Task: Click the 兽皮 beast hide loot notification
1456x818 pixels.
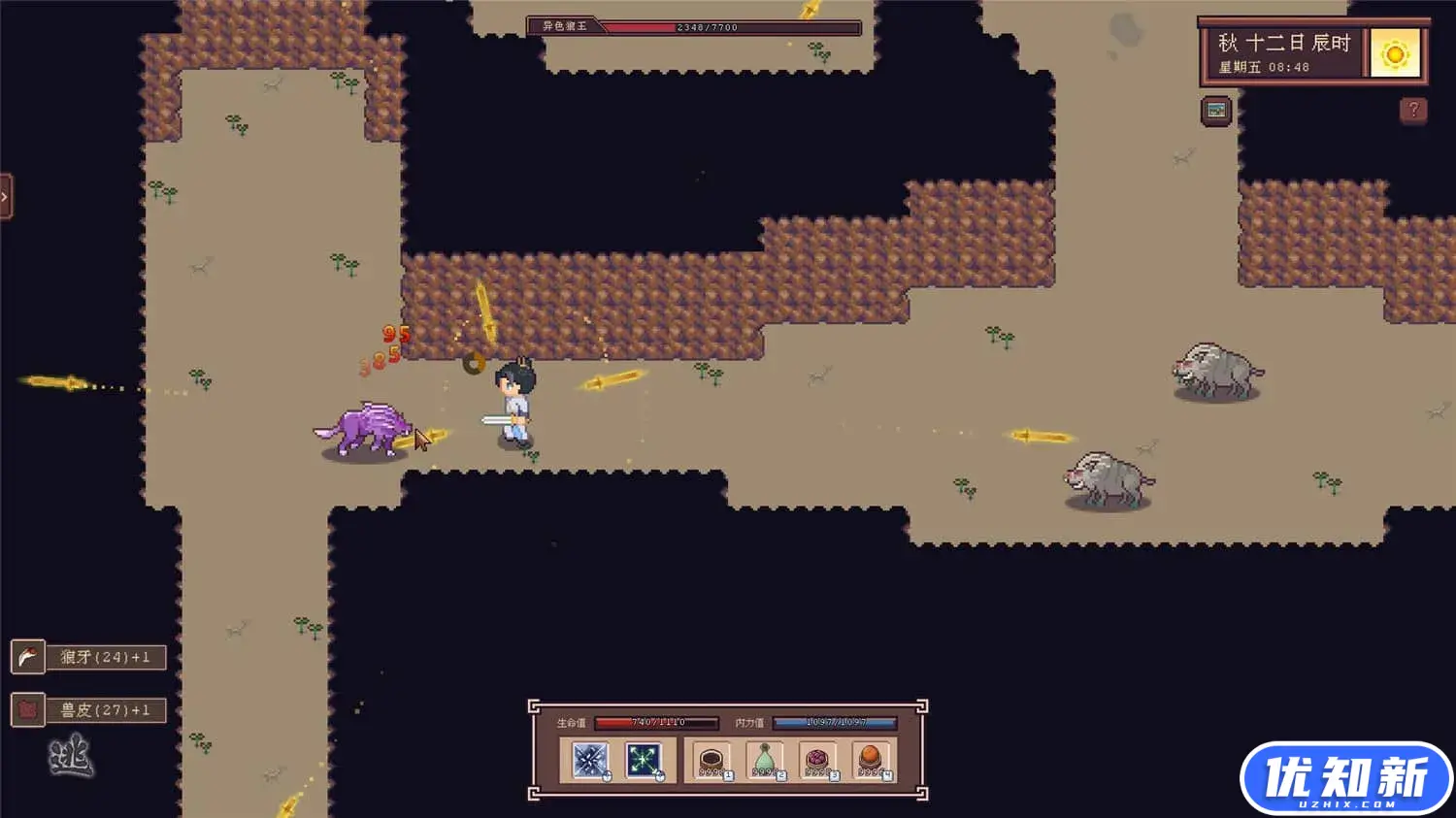Action: pos(89,710)
